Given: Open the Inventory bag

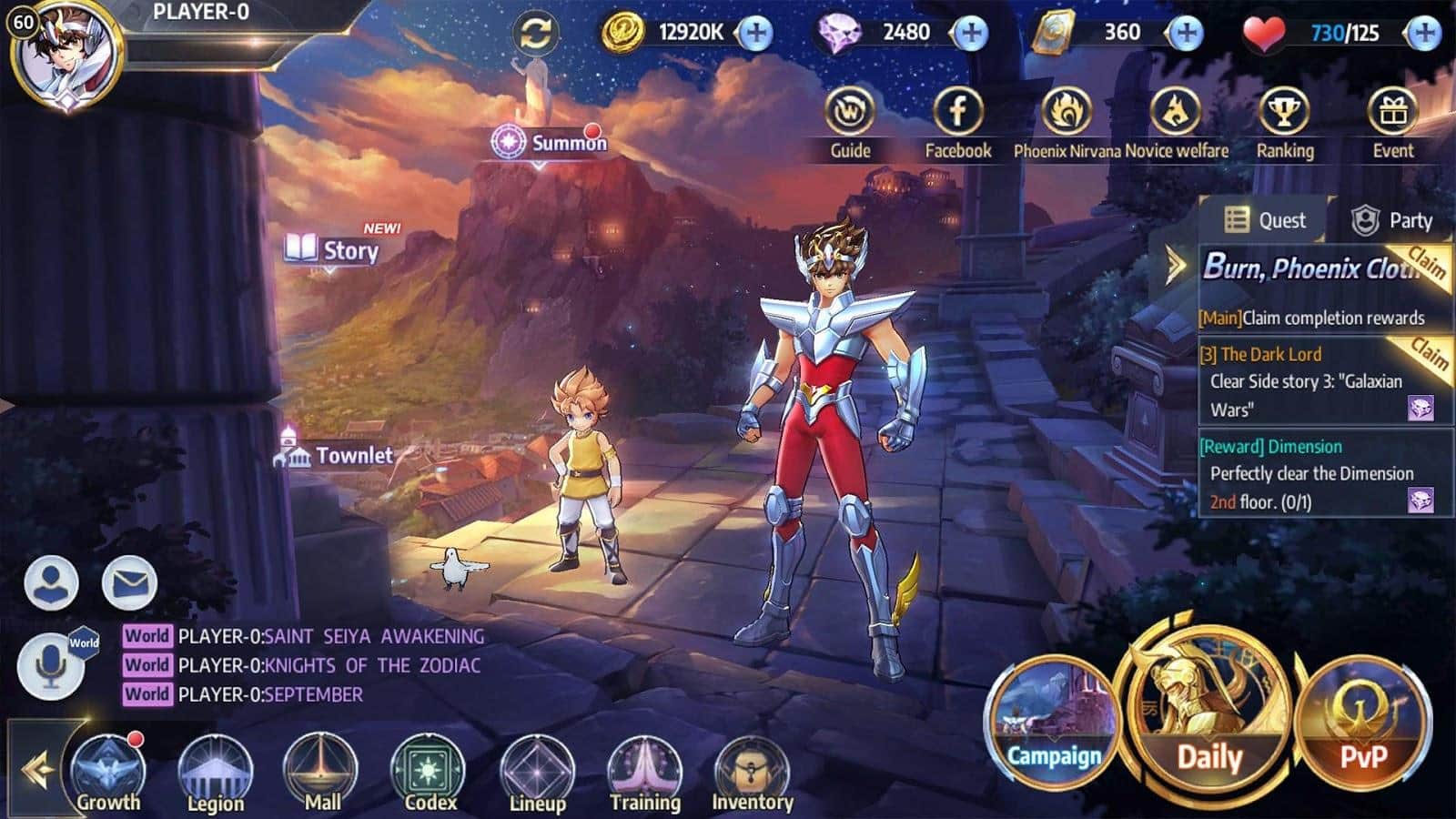Looking at the screenshot, I should (x=752, y=773).
